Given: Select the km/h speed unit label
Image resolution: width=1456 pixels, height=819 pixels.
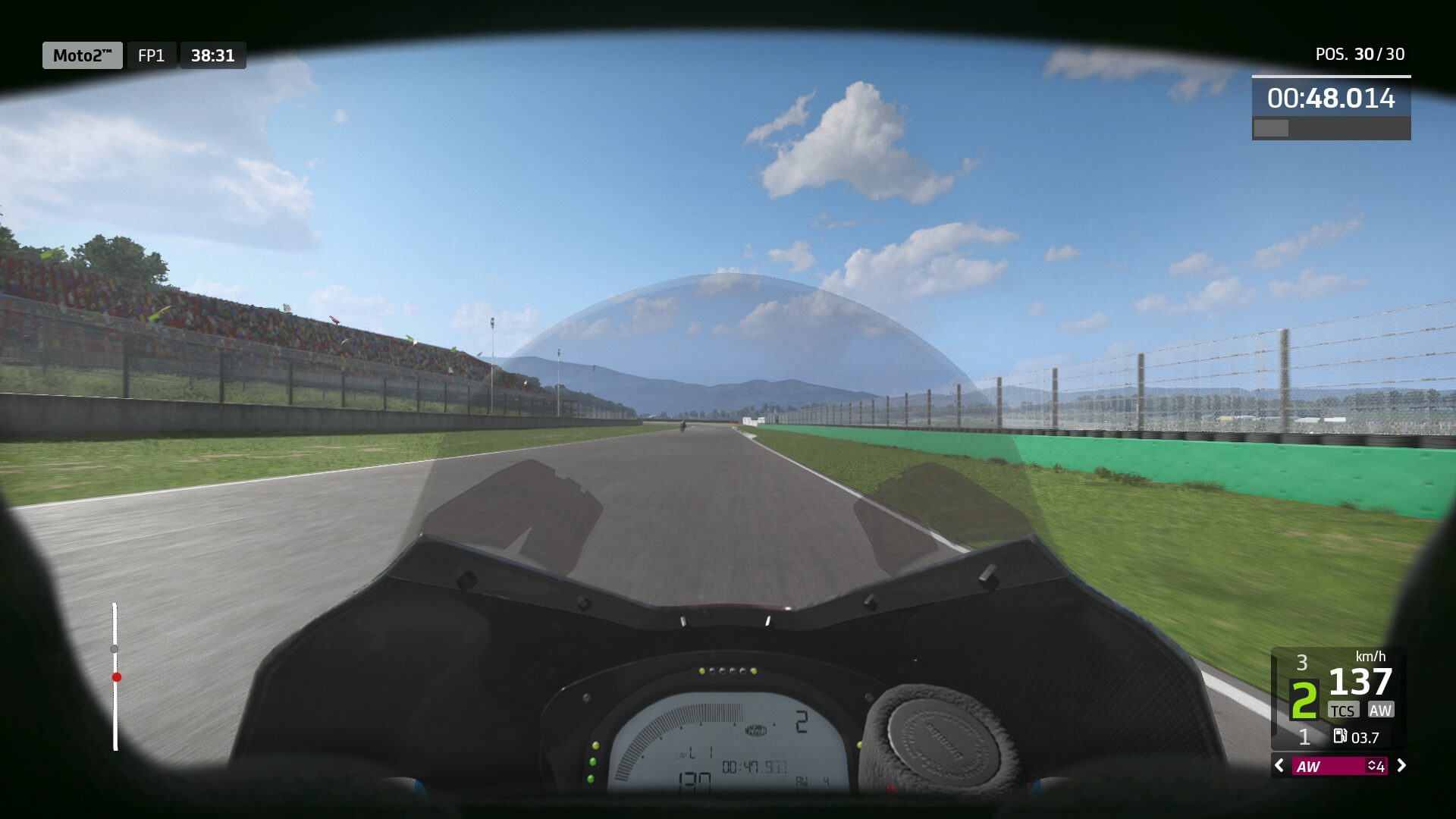Looking at the screenshot, I should pos(1371,657).
